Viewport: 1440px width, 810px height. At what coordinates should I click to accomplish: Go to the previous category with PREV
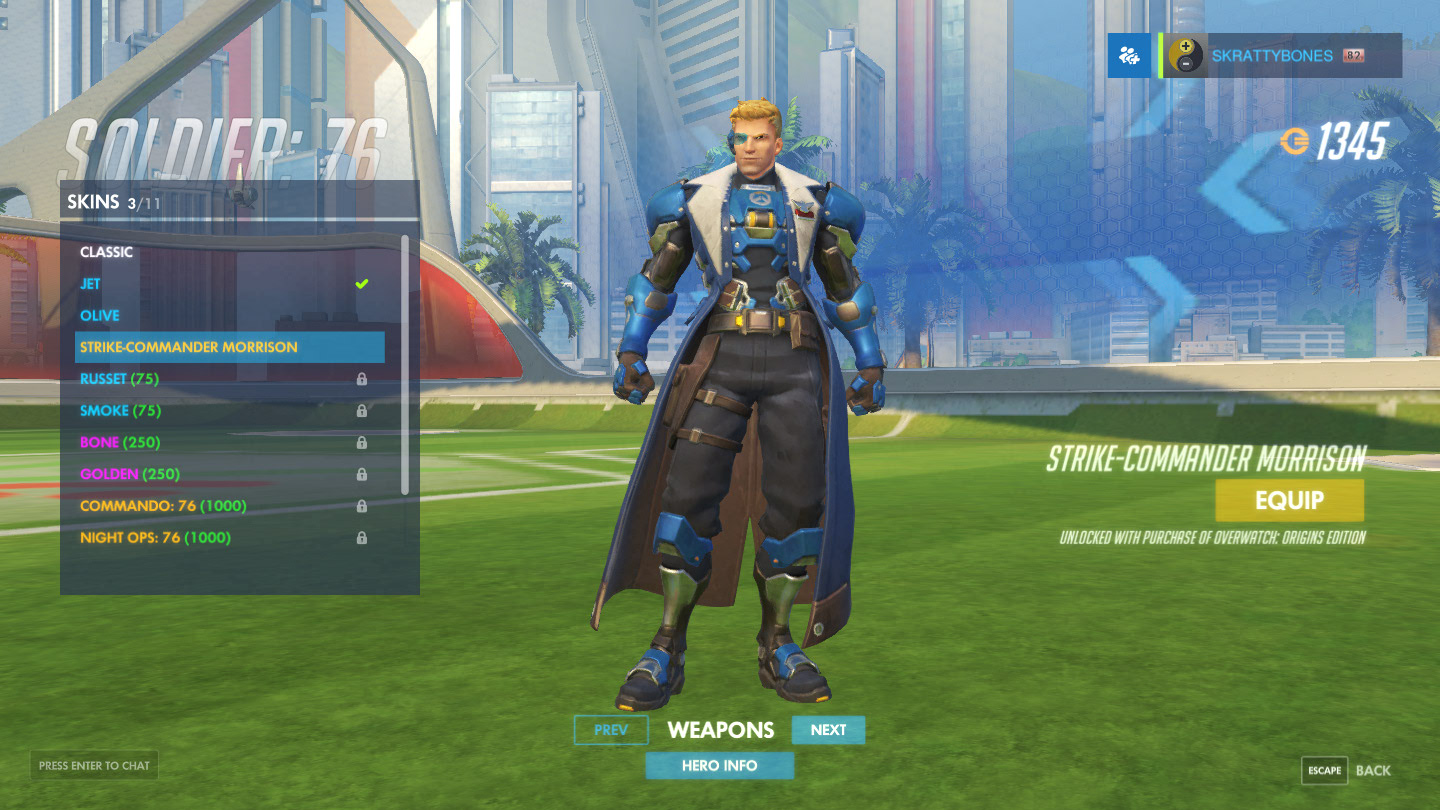click(x=611, y=730)
